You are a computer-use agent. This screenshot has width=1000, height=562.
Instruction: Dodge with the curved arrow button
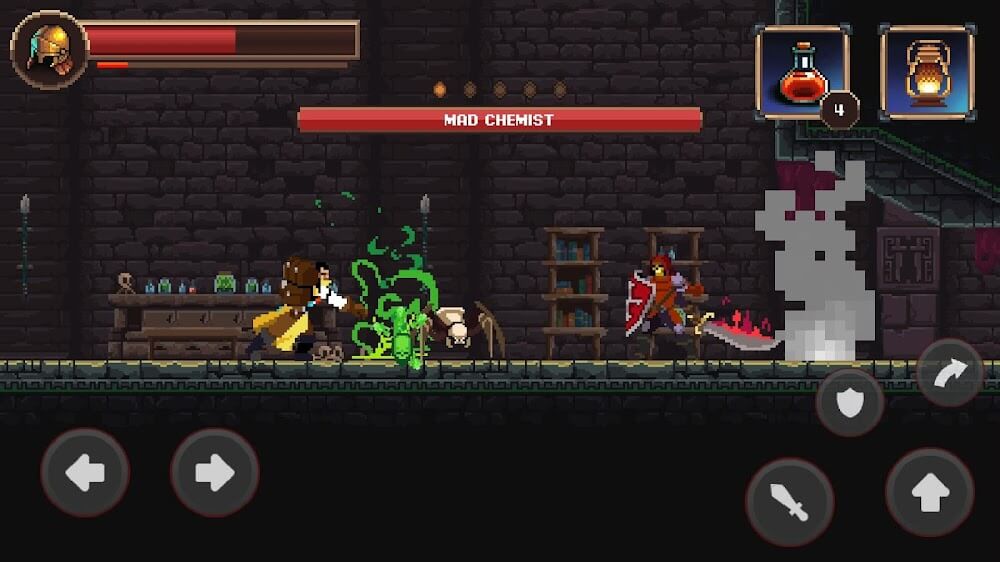(x=949, y=372)
